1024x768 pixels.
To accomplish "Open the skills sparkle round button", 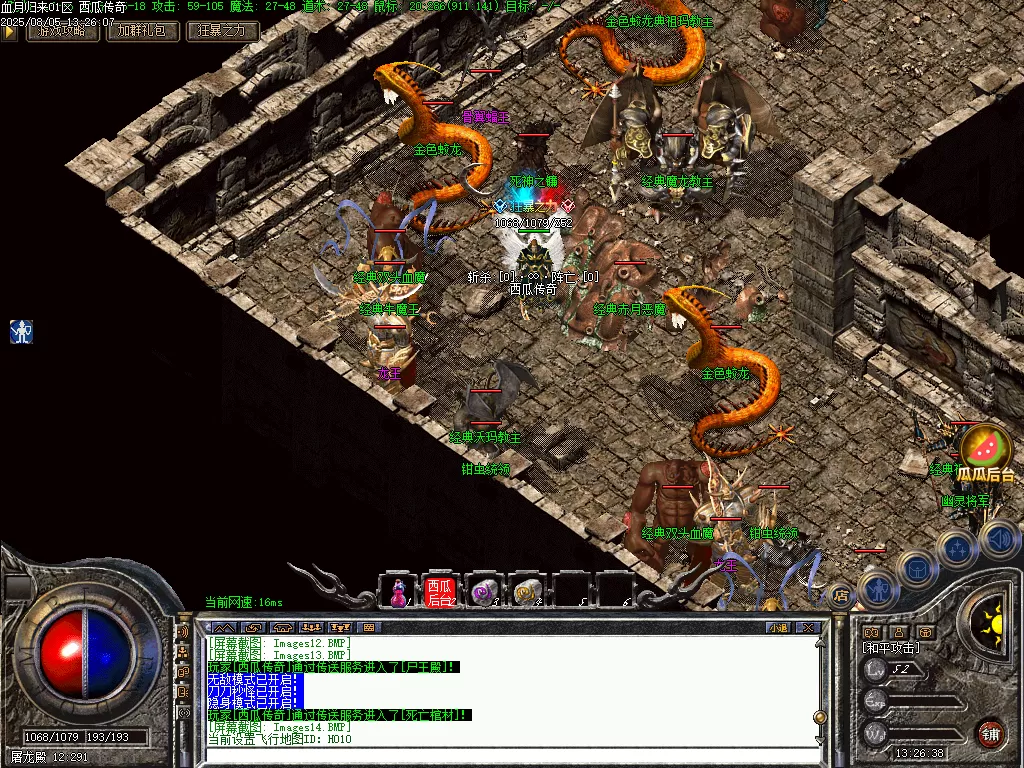I will click(956, 548).
